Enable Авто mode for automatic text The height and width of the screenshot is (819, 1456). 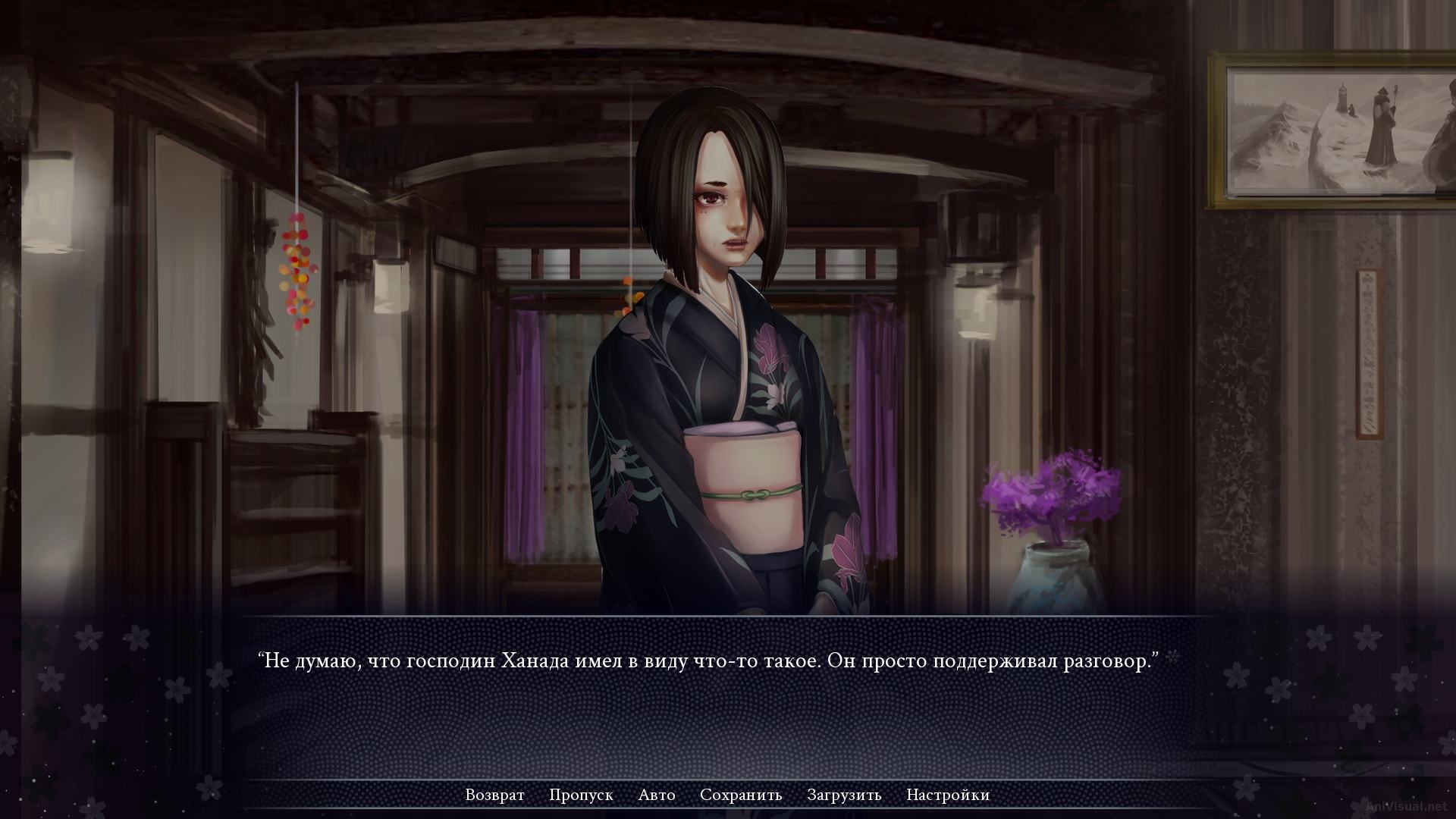[657, 795]
